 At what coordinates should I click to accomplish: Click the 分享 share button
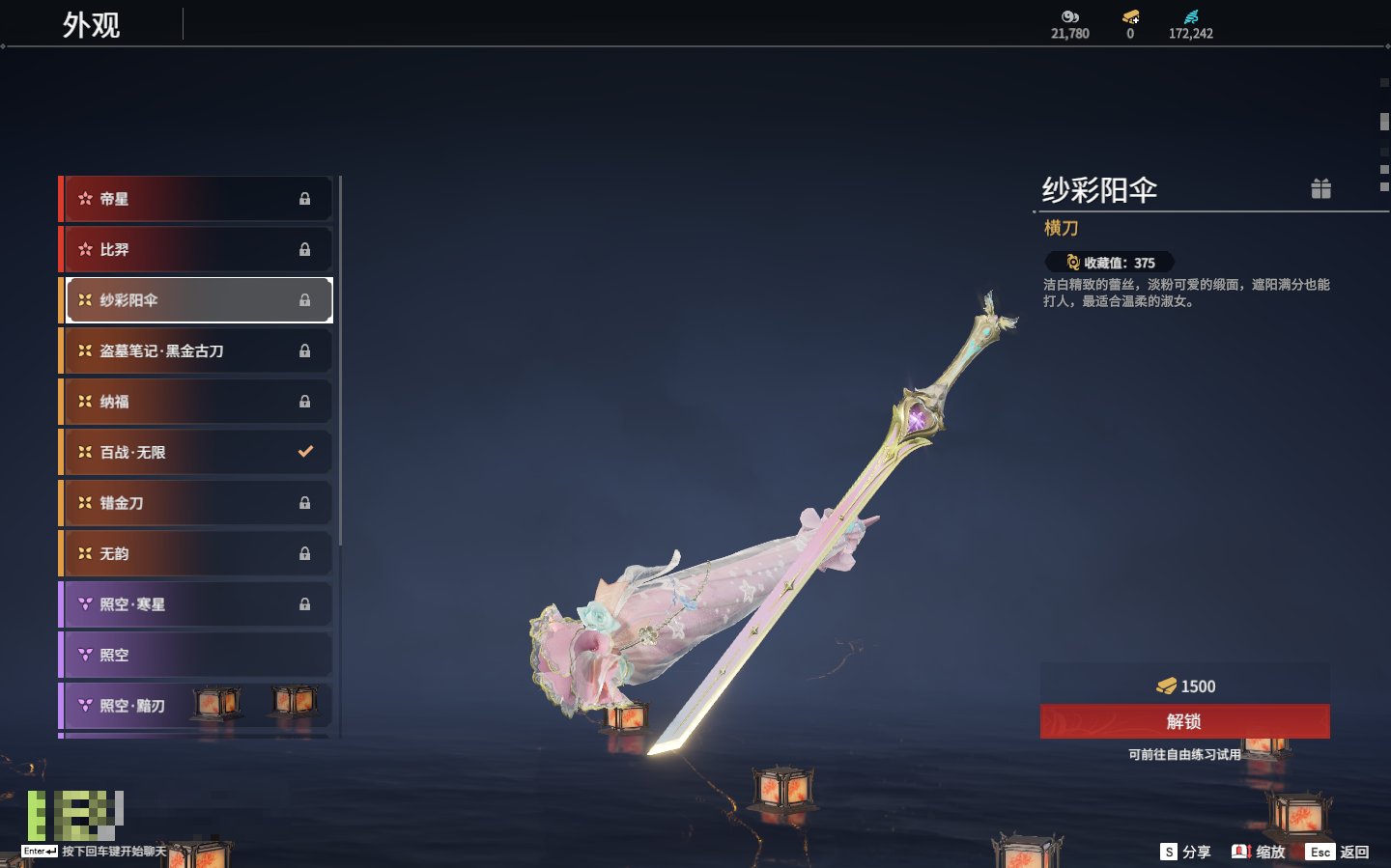[1185, 852]
